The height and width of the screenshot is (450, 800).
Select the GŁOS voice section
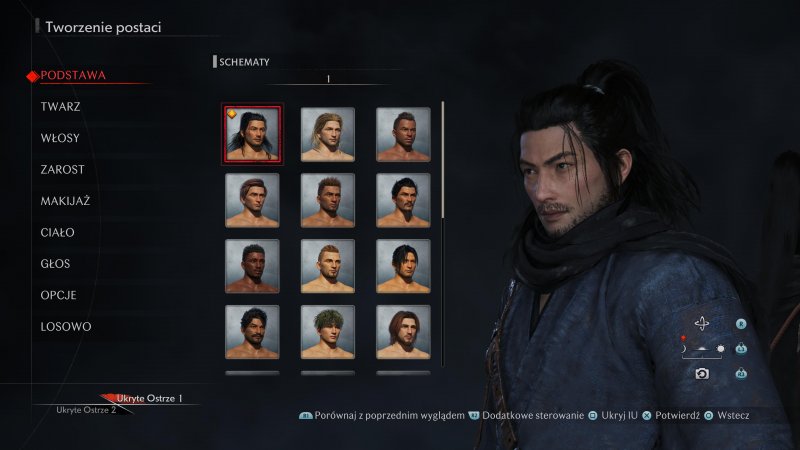pyautogui.click(x=57, y=264)
